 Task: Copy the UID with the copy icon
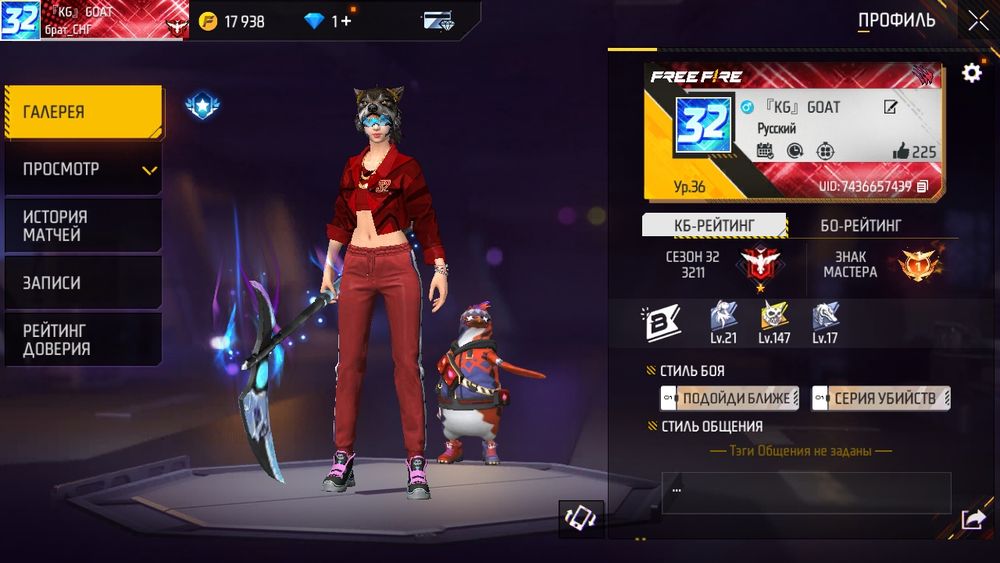point(922,186)
